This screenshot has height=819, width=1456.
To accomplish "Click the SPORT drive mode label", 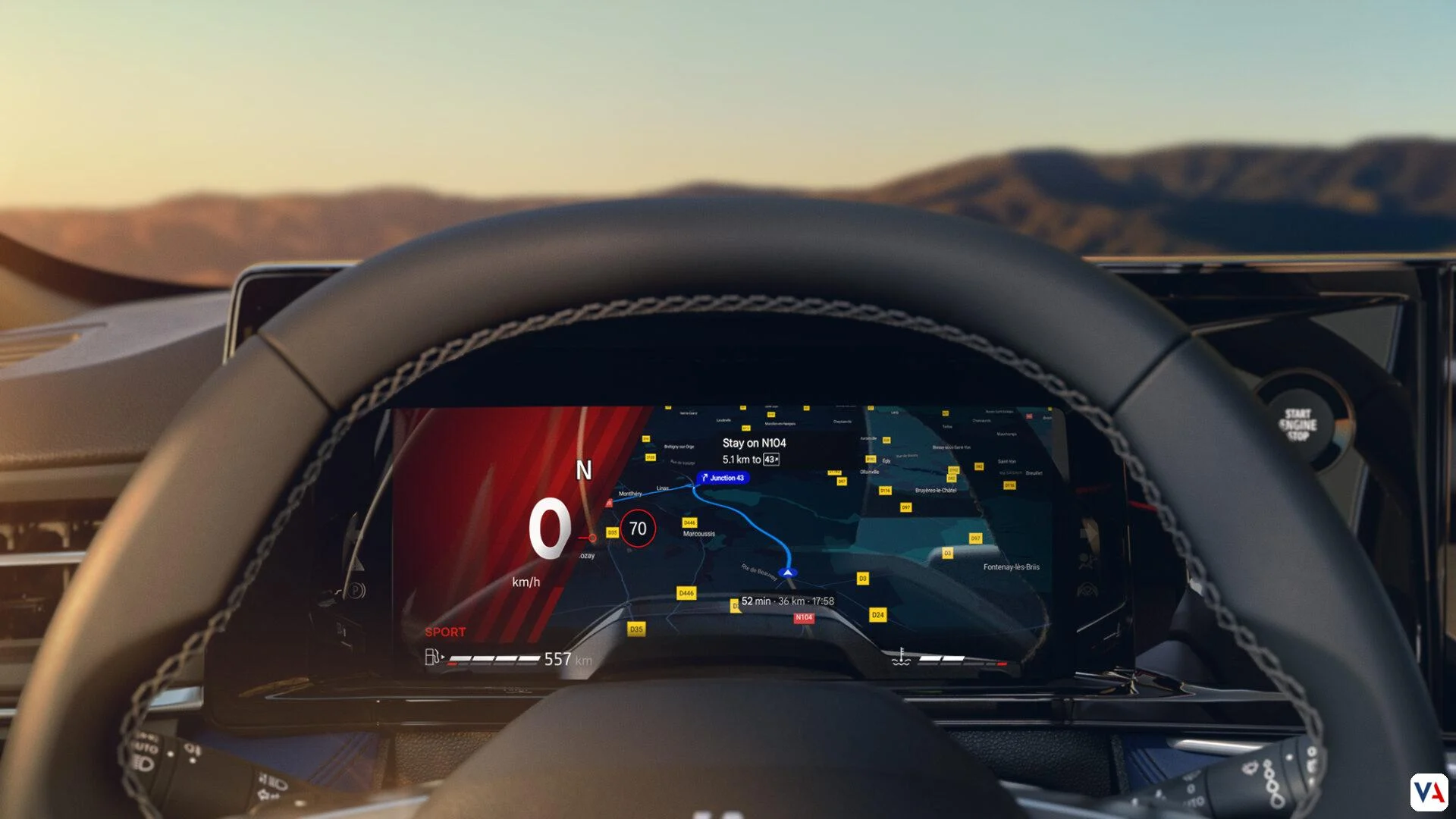I will 445,632.
